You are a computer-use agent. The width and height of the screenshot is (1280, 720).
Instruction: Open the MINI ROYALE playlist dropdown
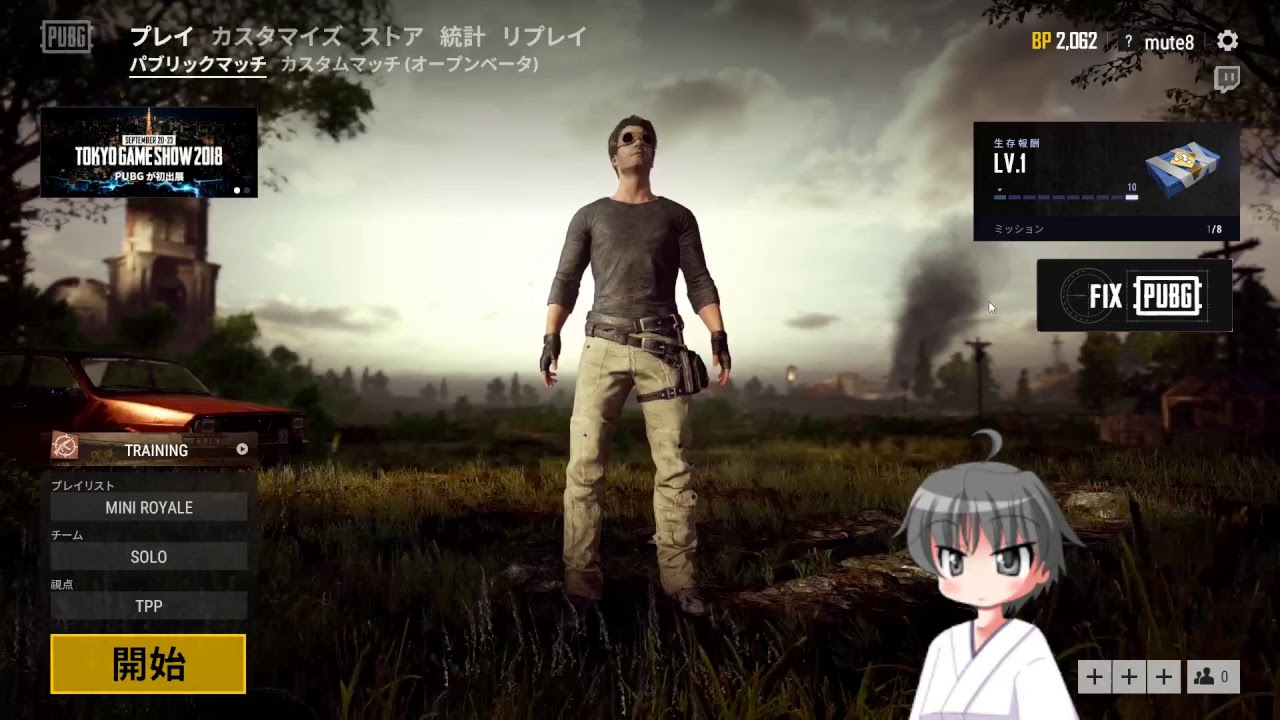pyautogui.click(x=148, y=507)
